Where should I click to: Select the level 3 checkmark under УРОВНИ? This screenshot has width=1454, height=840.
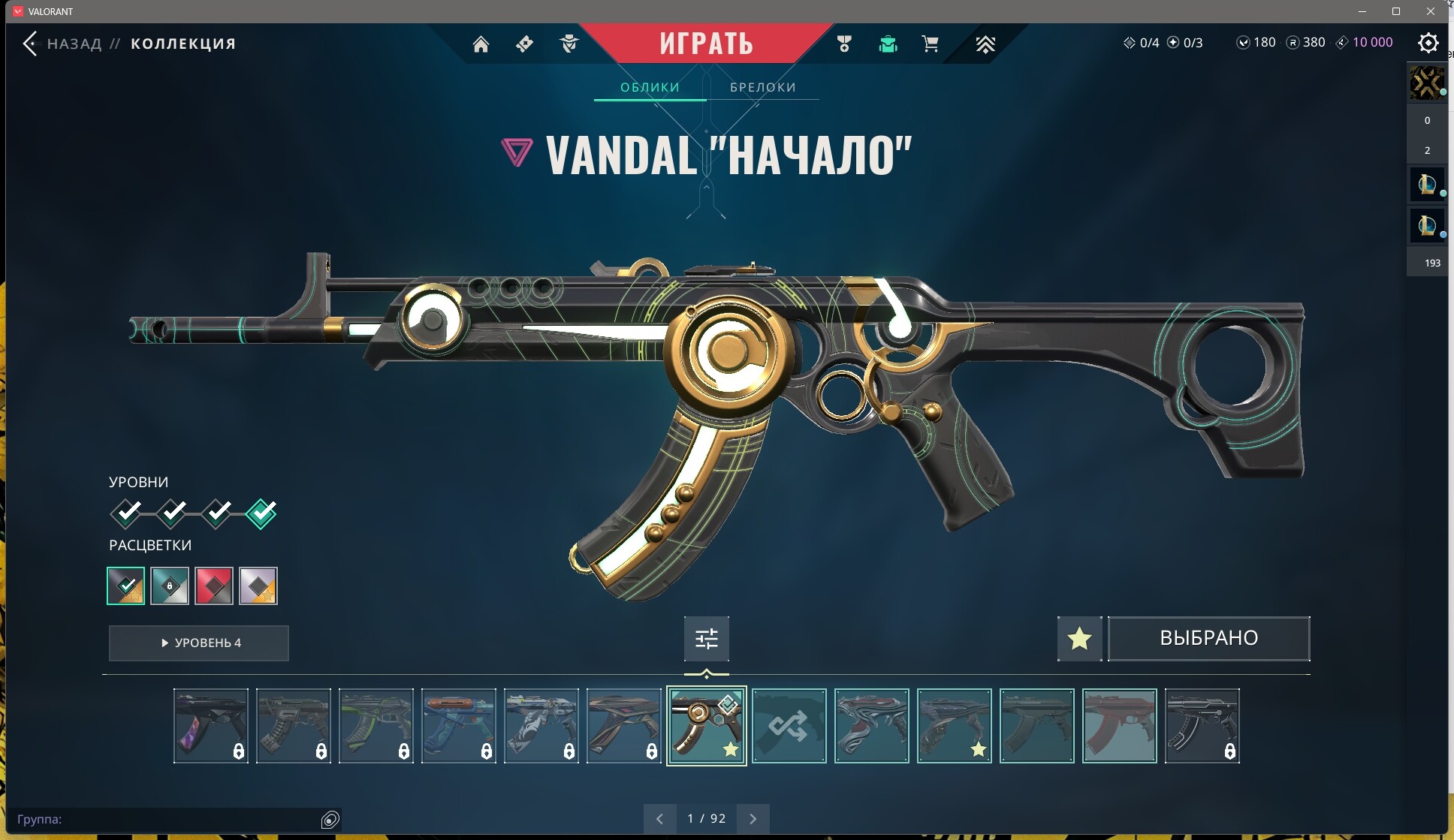tap(219, 512)
